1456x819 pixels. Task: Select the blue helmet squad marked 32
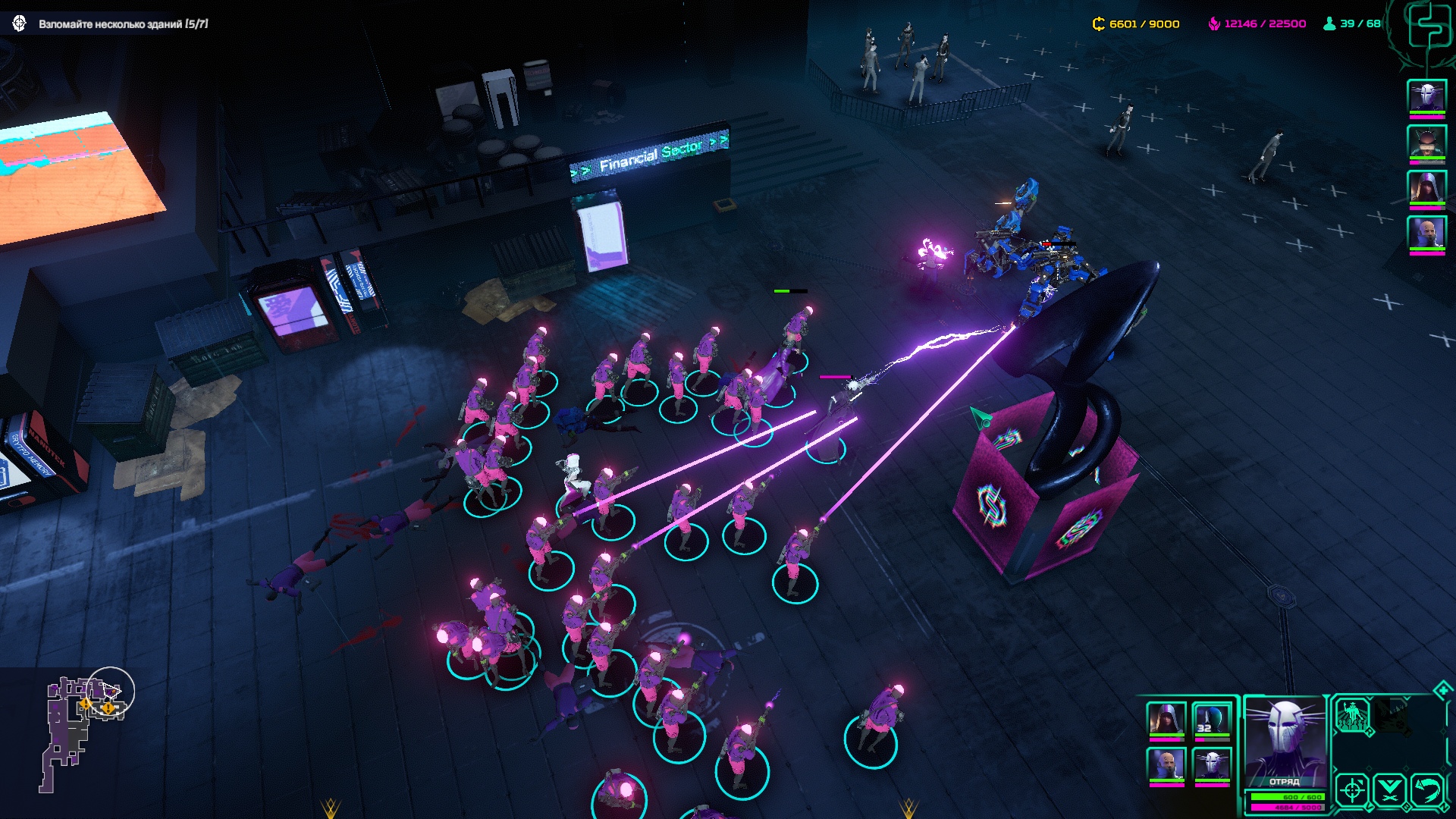(1211, 720)
